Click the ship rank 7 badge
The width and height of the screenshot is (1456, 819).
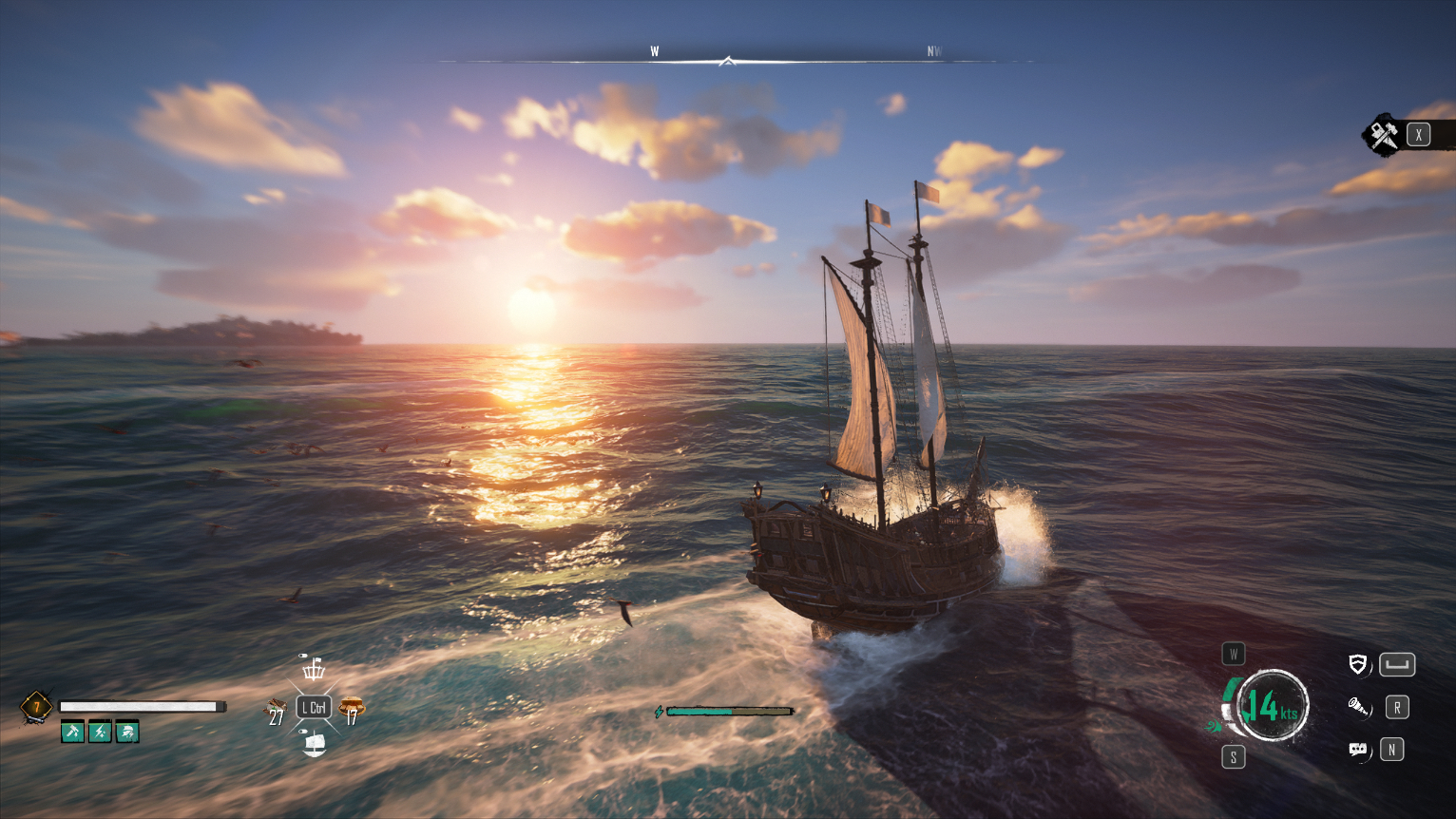click(x=36, y=707)
